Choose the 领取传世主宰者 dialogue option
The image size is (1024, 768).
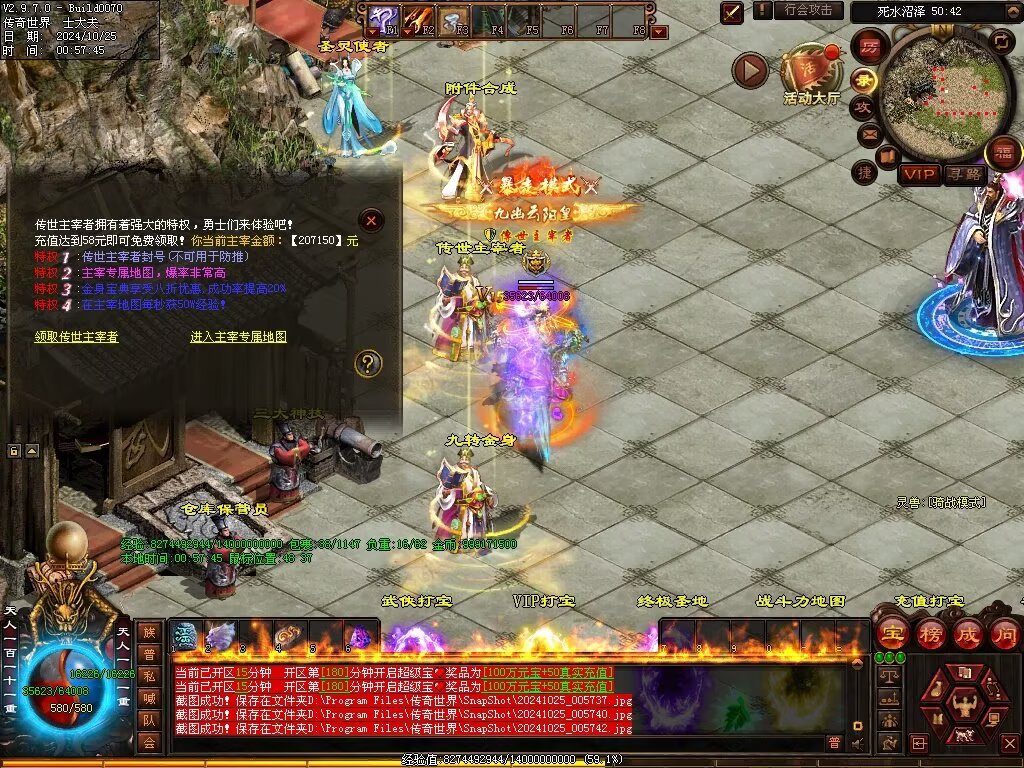point(77,337)
